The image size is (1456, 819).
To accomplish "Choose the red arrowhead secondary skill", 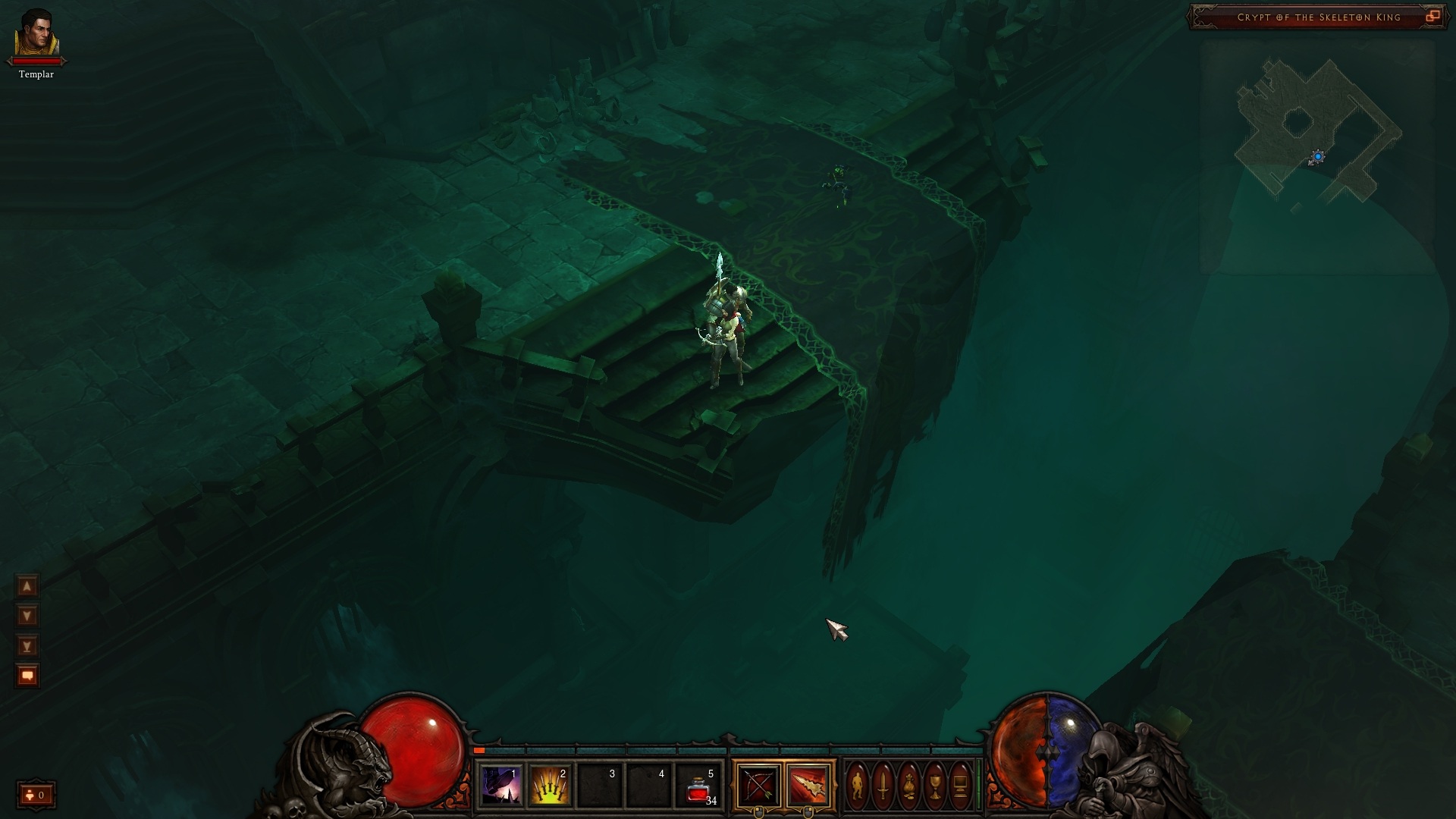I will (808, 786).
